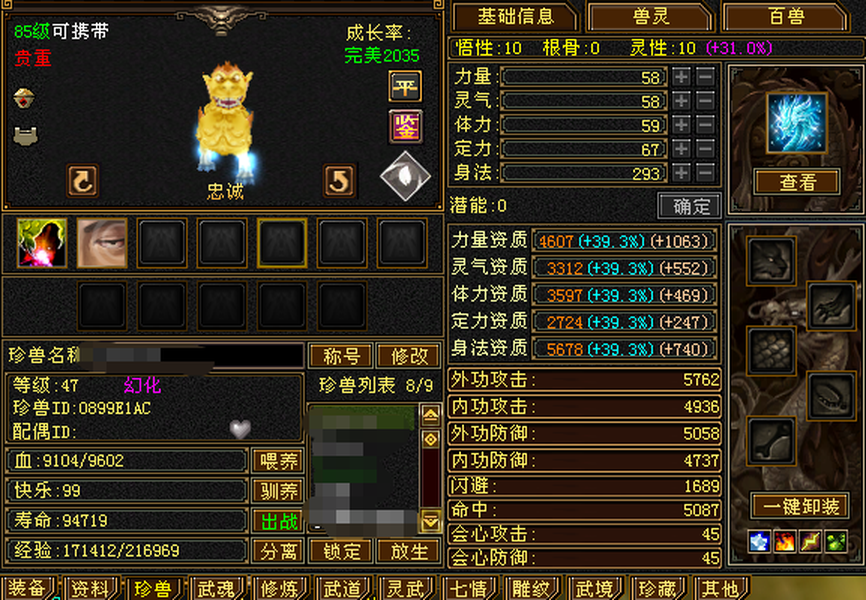Decrease 身法 with its minus button
This screenshot has width=866, height=600.
pyautogui.click(x=705, y=173)
